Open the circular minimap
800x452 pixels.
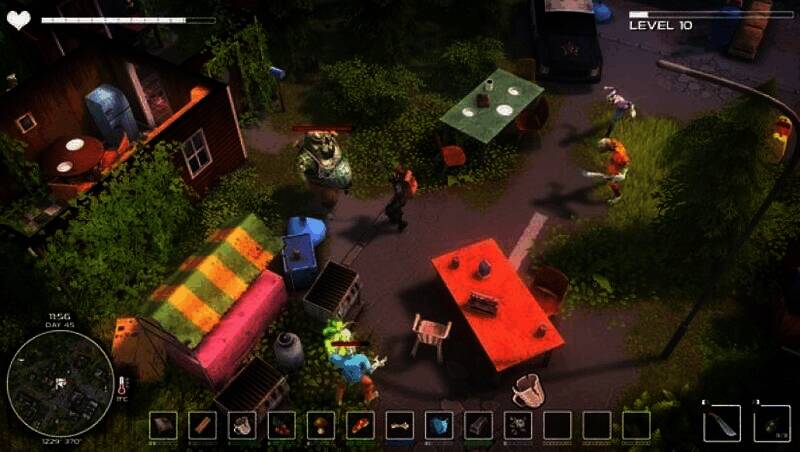60,382
